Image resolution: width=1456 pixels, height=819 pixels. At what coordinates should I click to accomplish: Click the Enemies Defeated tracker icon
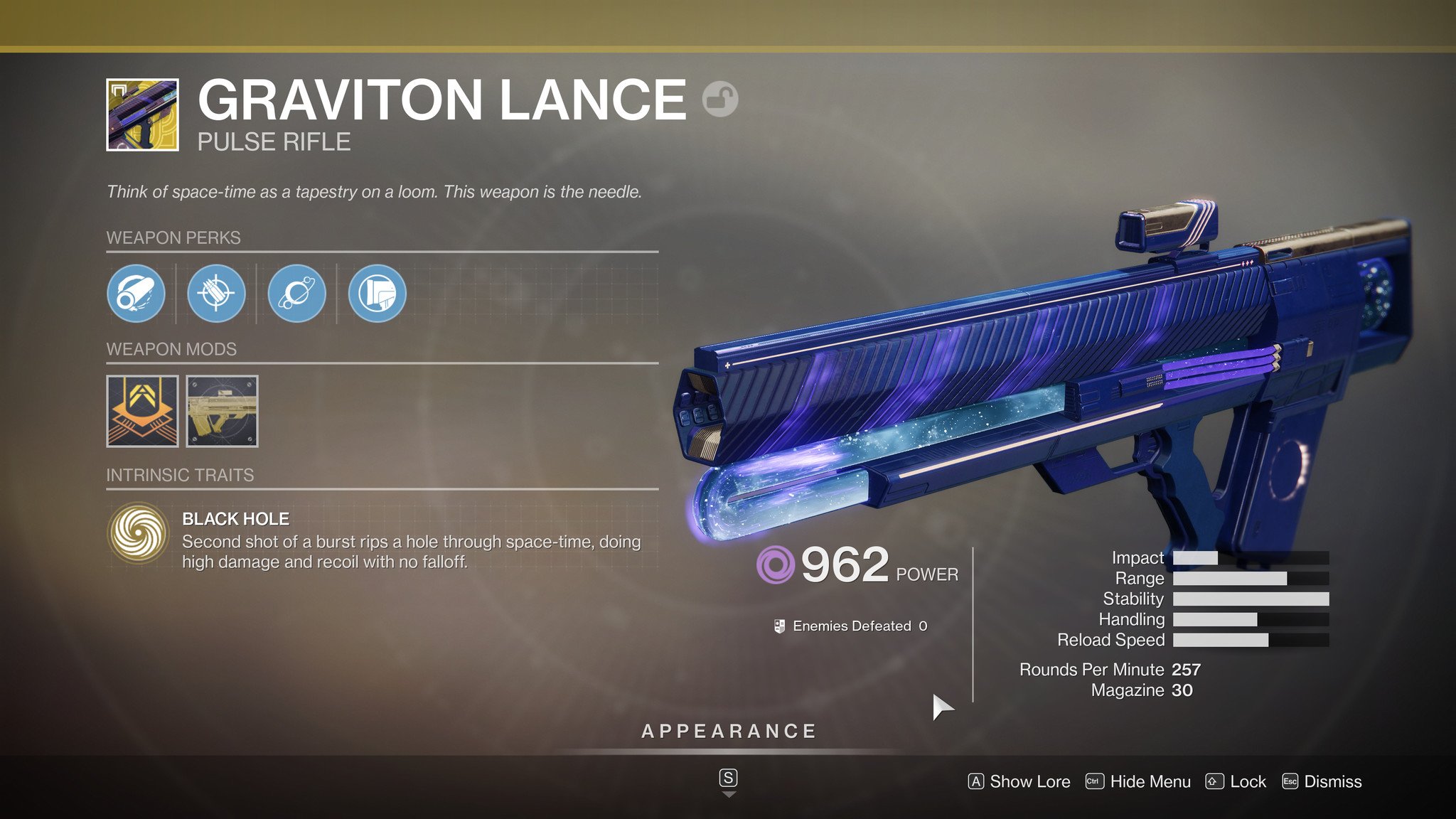tap(778, 627)
